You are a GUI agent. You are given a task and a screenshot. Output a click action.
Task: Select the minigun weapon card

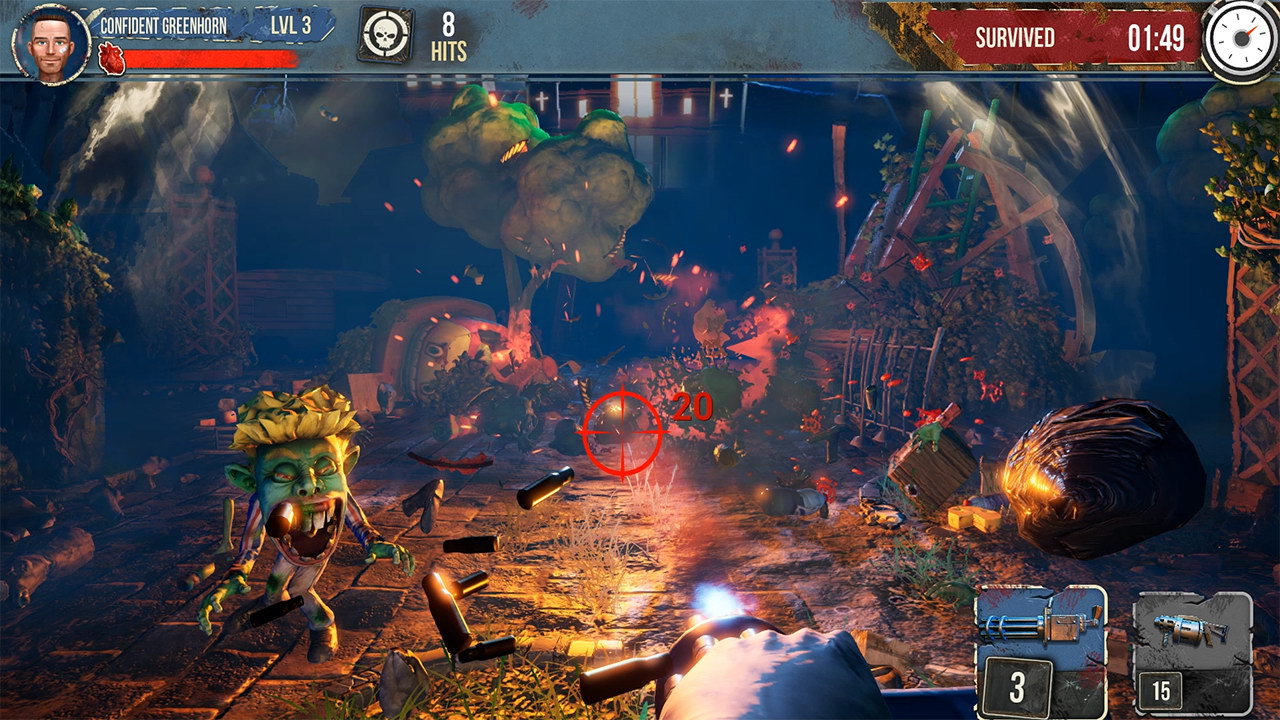pos(1041,650)
